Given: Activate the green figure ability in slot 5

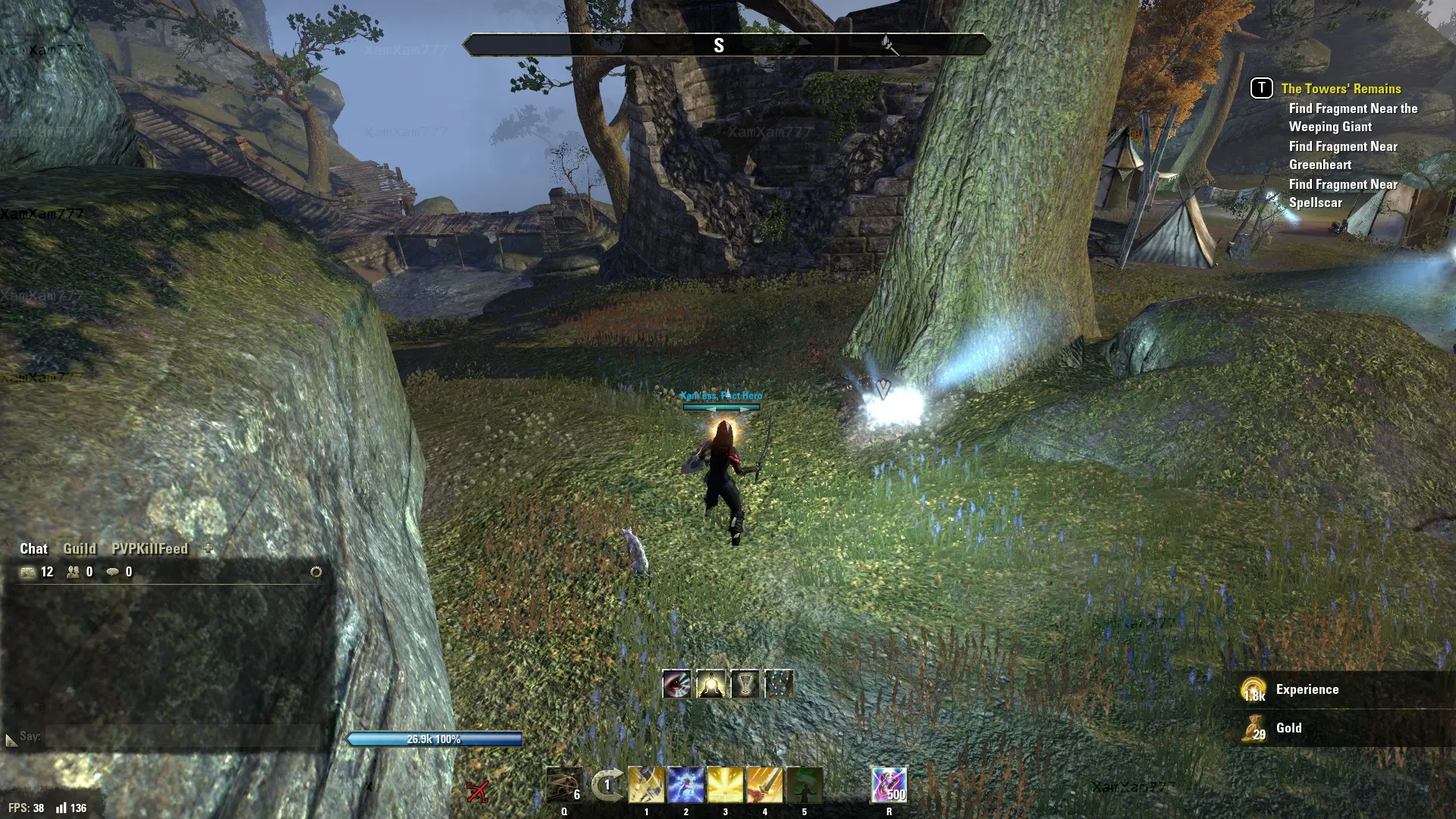Looking at the screenshot, I should click(804, 785).
